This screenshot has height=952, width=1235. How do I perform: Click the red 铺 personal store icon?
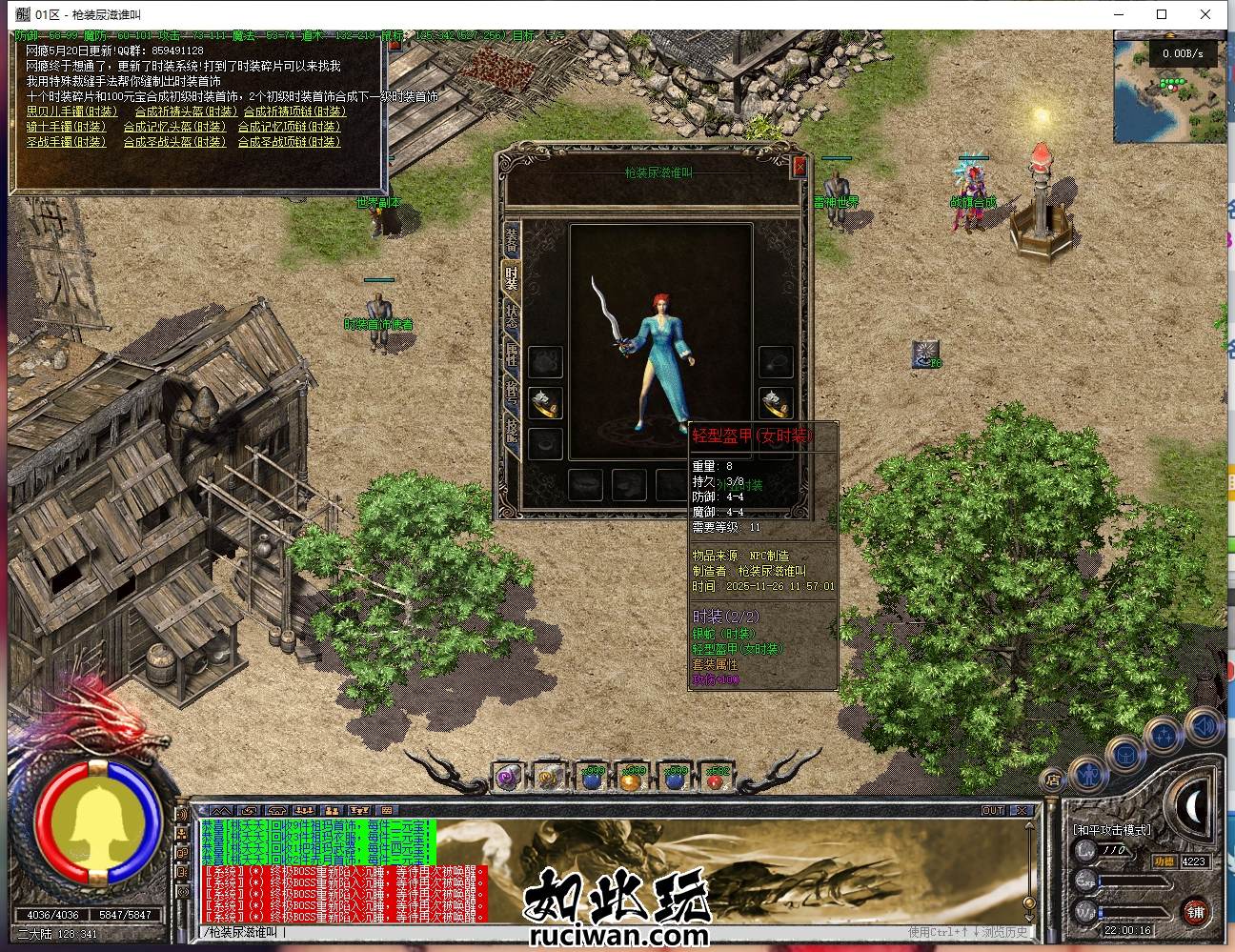1196,912
